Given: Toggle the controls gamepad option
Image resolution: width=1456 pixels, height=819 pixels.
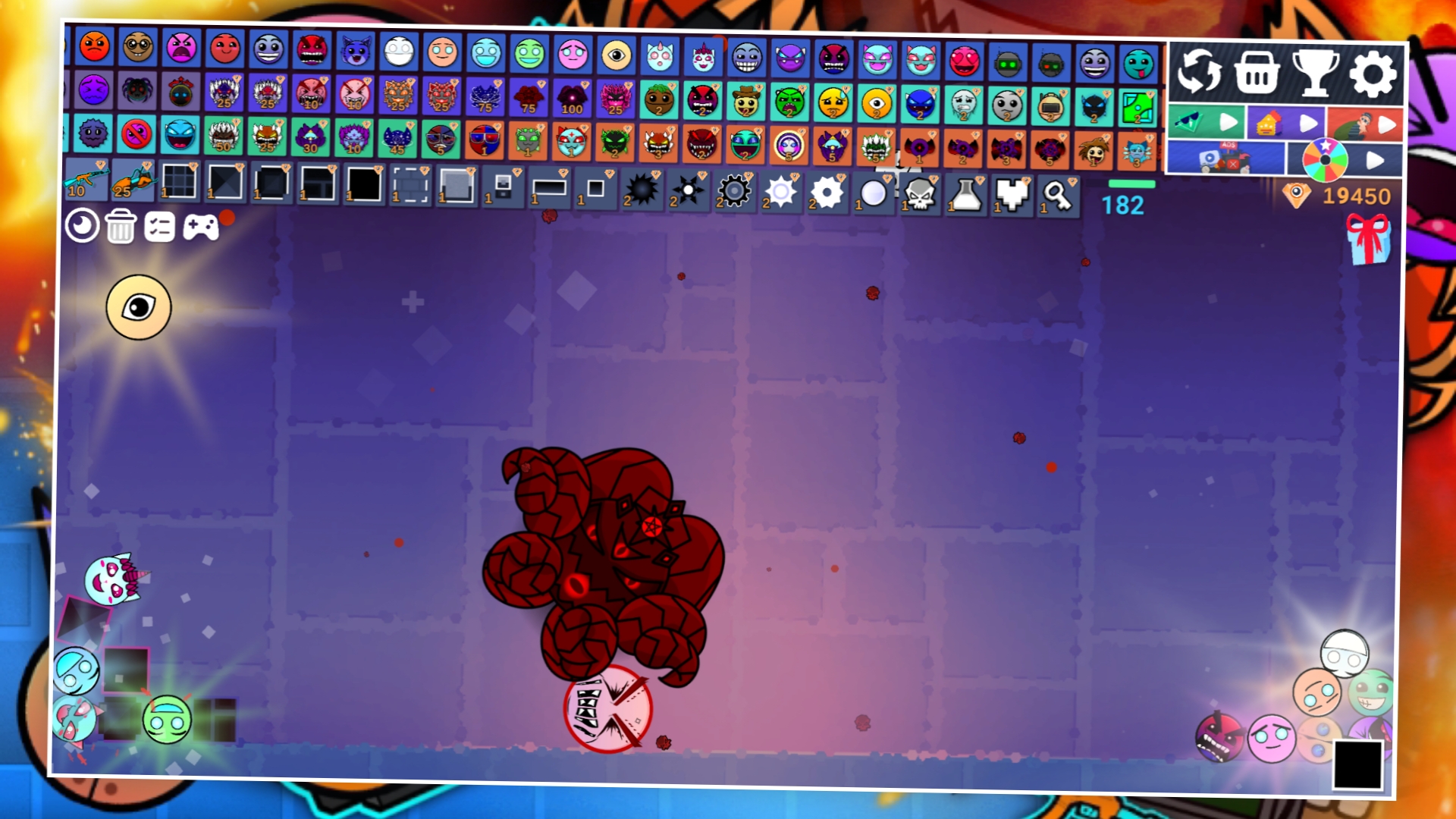Looking at the screenshot, I should (199, 225).
